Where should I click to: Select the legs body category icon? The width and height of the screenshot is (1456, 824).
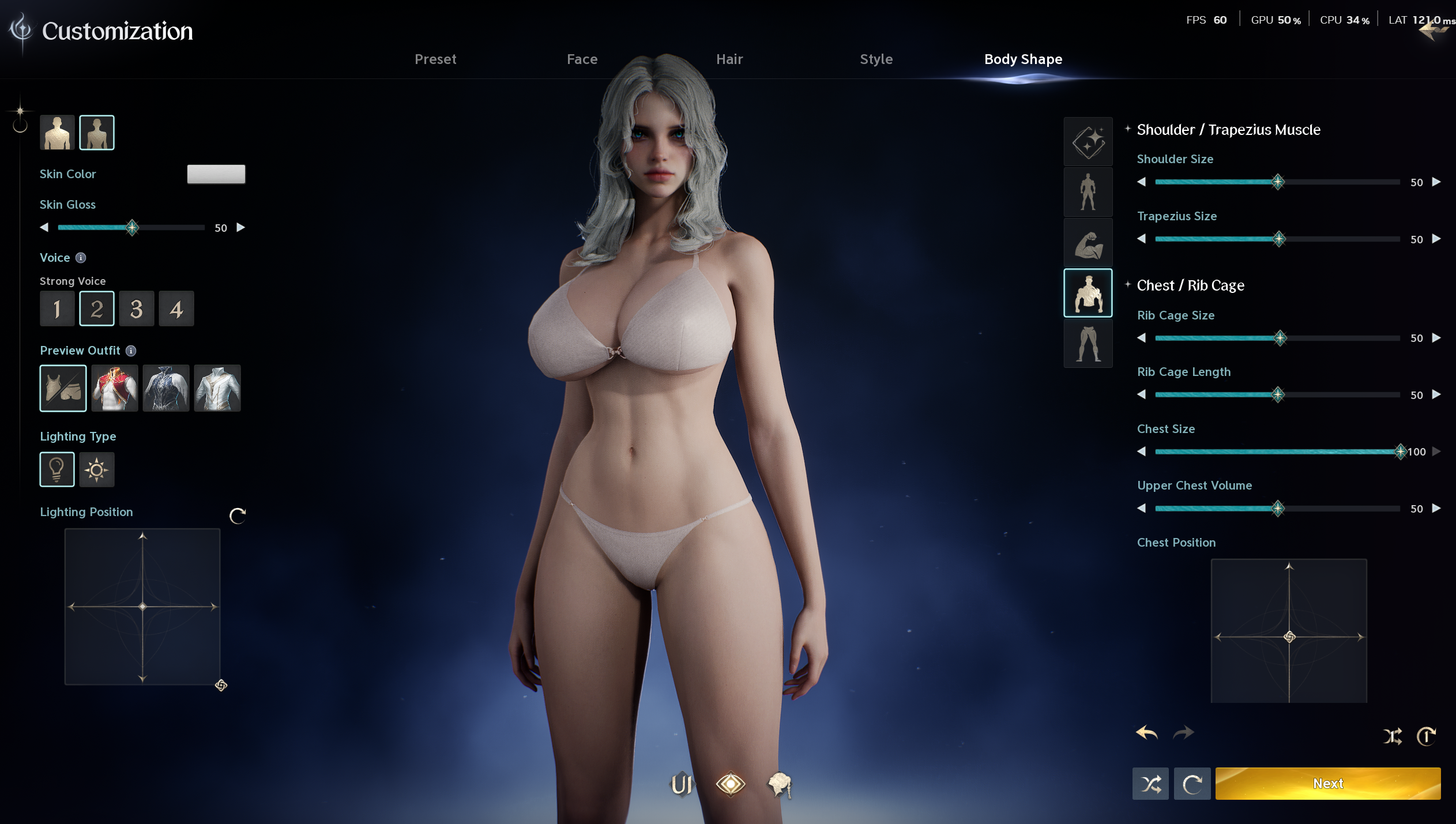1088,344
